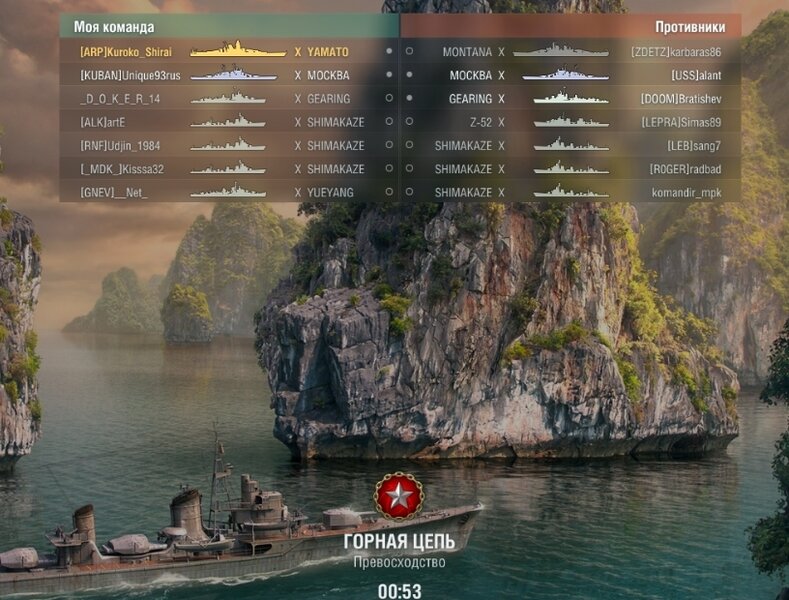This screenshot has width=789, height=600.
Task: Select player Kuroko_Shirai's Yamato row
Action: click(x=228, y=51)
